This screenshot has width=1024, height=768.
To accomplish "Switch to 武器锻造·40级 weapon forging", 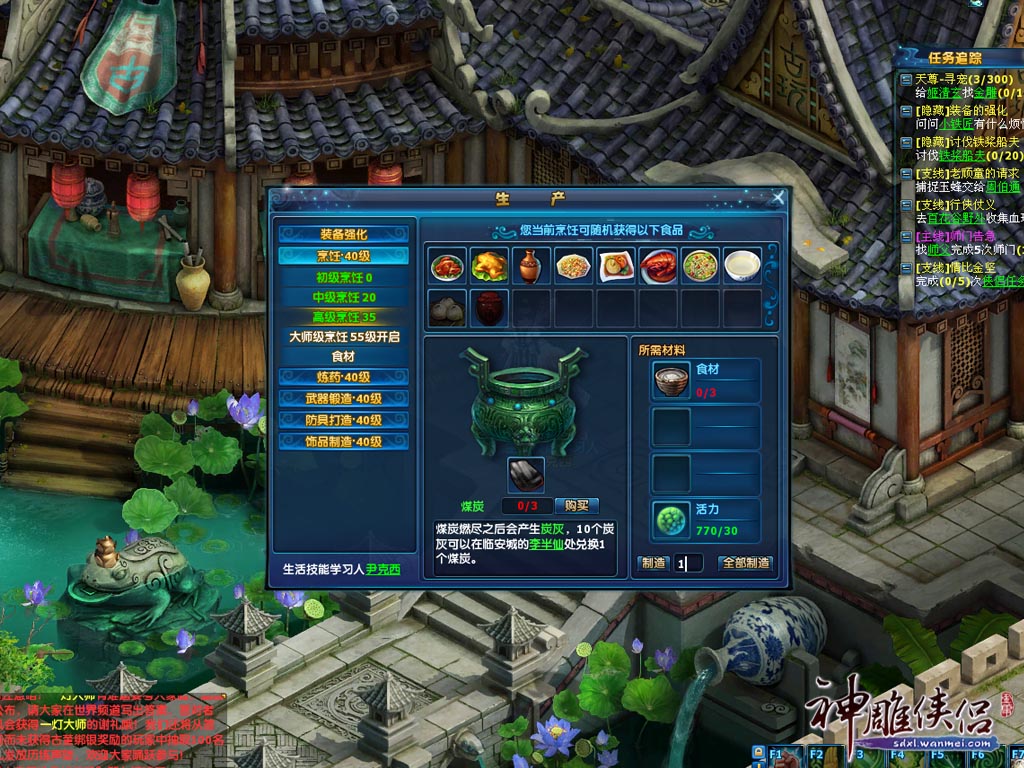I will point(343,398).
